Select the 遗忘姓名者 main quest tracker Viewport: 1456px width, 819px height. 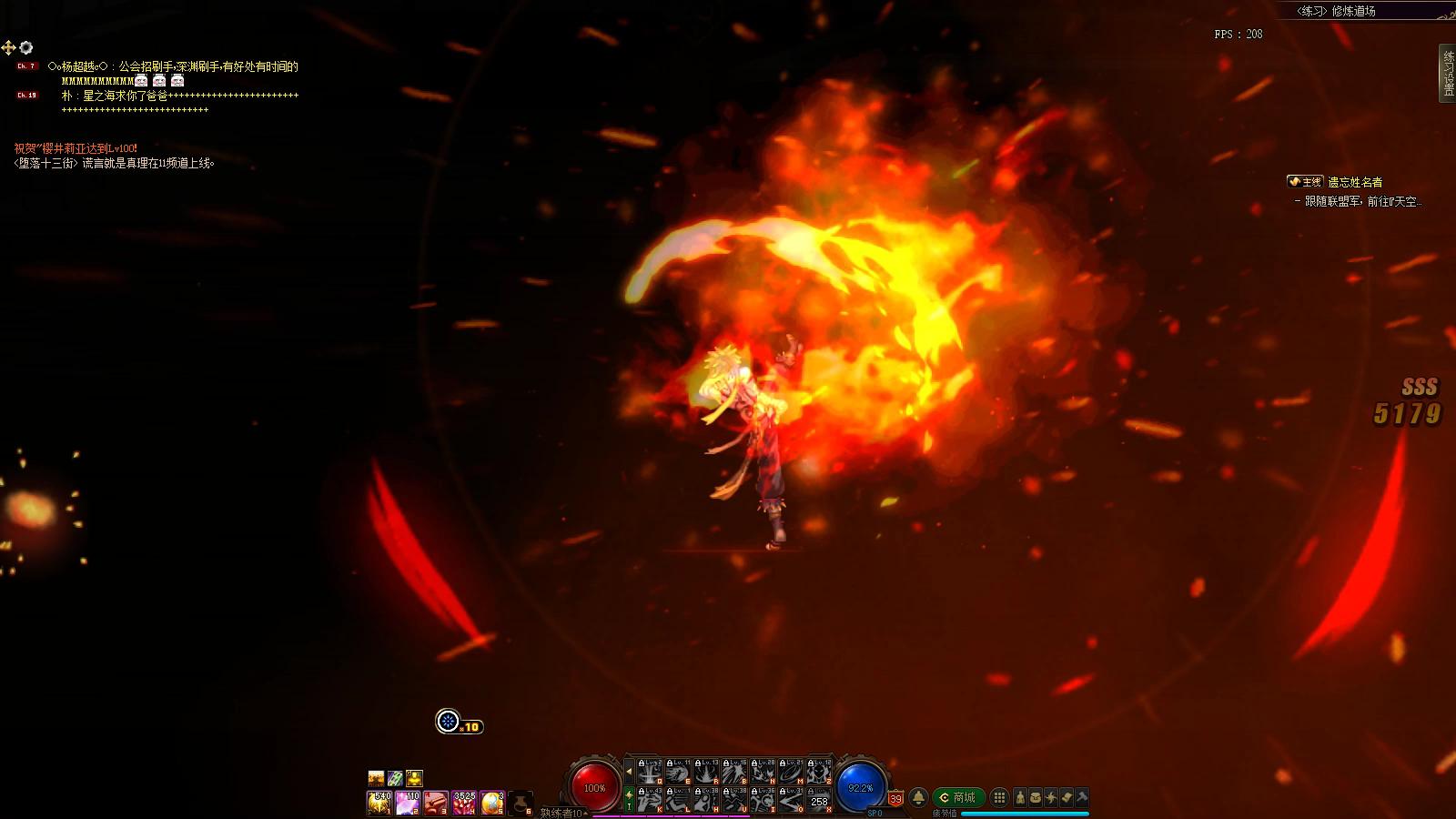point(1354,182)
